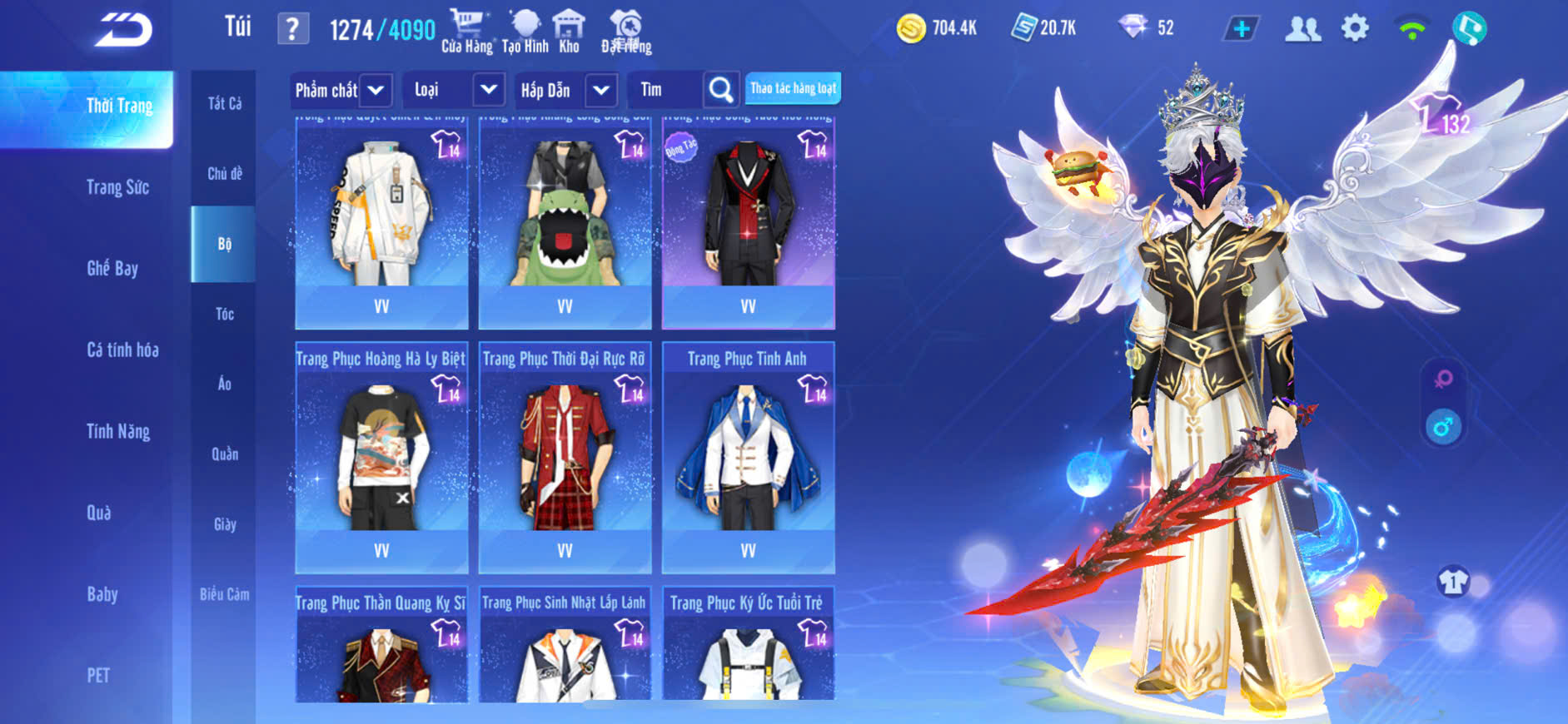Open the gear settings icon

click(1355, 29)
